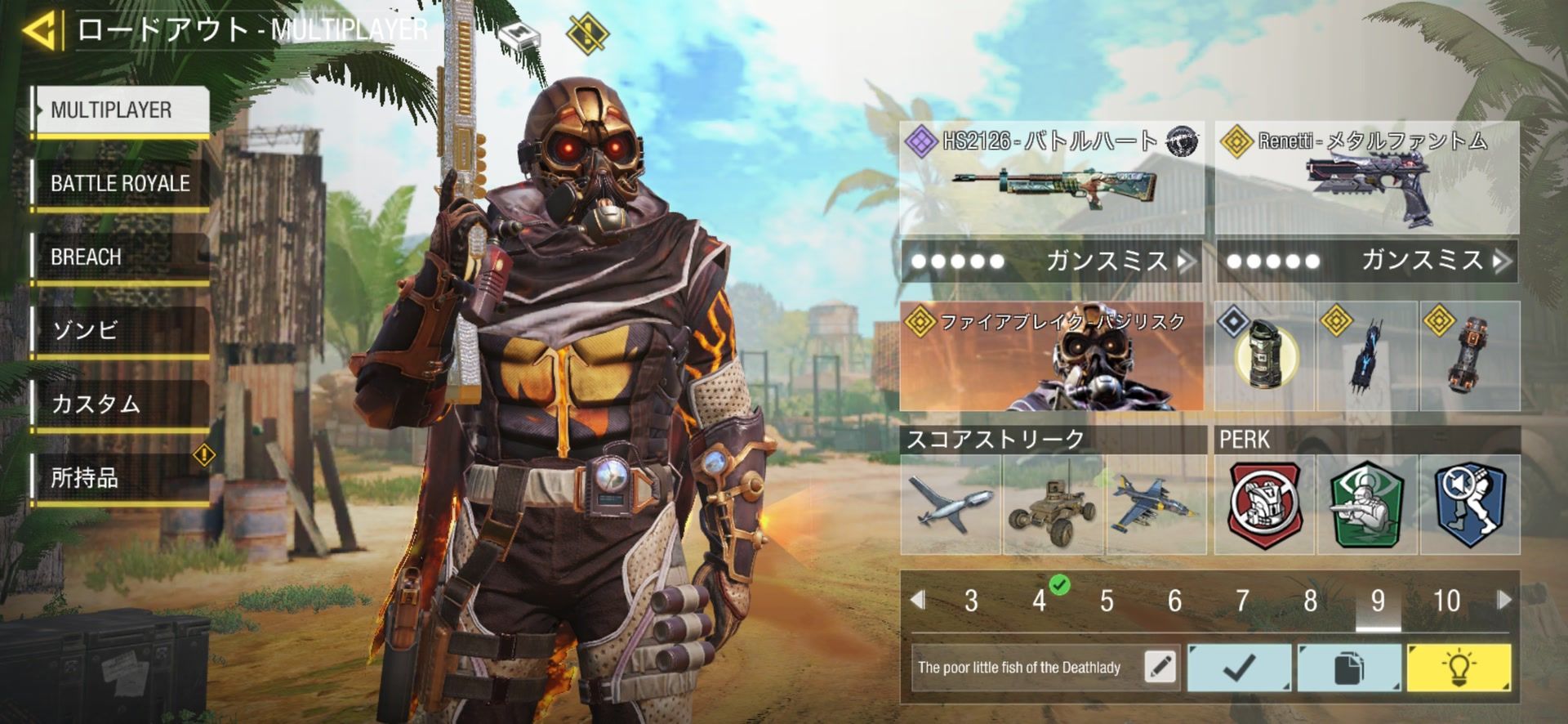The image size is (1568, 724).
Task: Open Gunsmith for the Renetti
Action: click(1366, 261)
